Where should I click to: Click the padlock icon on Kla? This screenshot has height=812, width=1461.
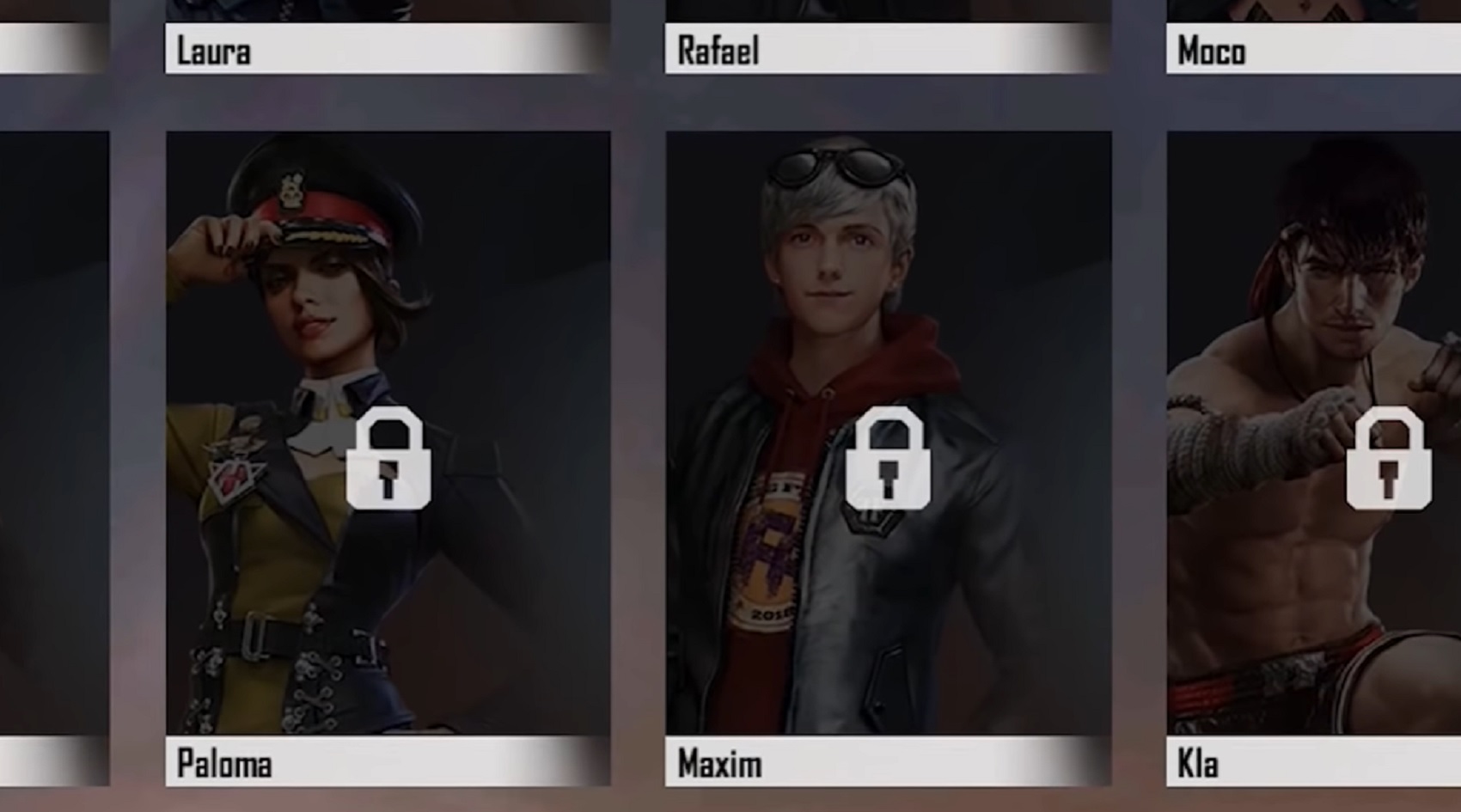(x=1388, y=459)
